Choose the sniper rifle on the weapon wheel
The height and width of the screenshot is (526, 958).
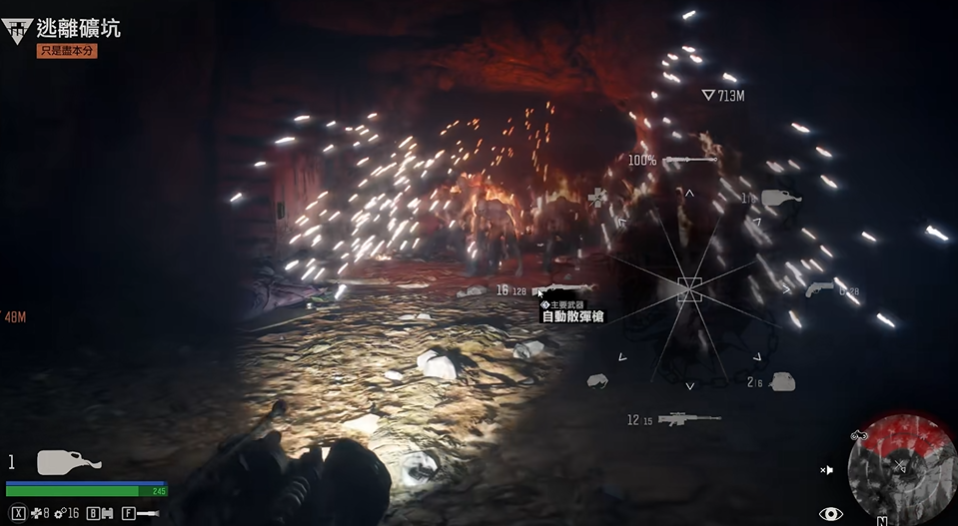pos(688,418)
